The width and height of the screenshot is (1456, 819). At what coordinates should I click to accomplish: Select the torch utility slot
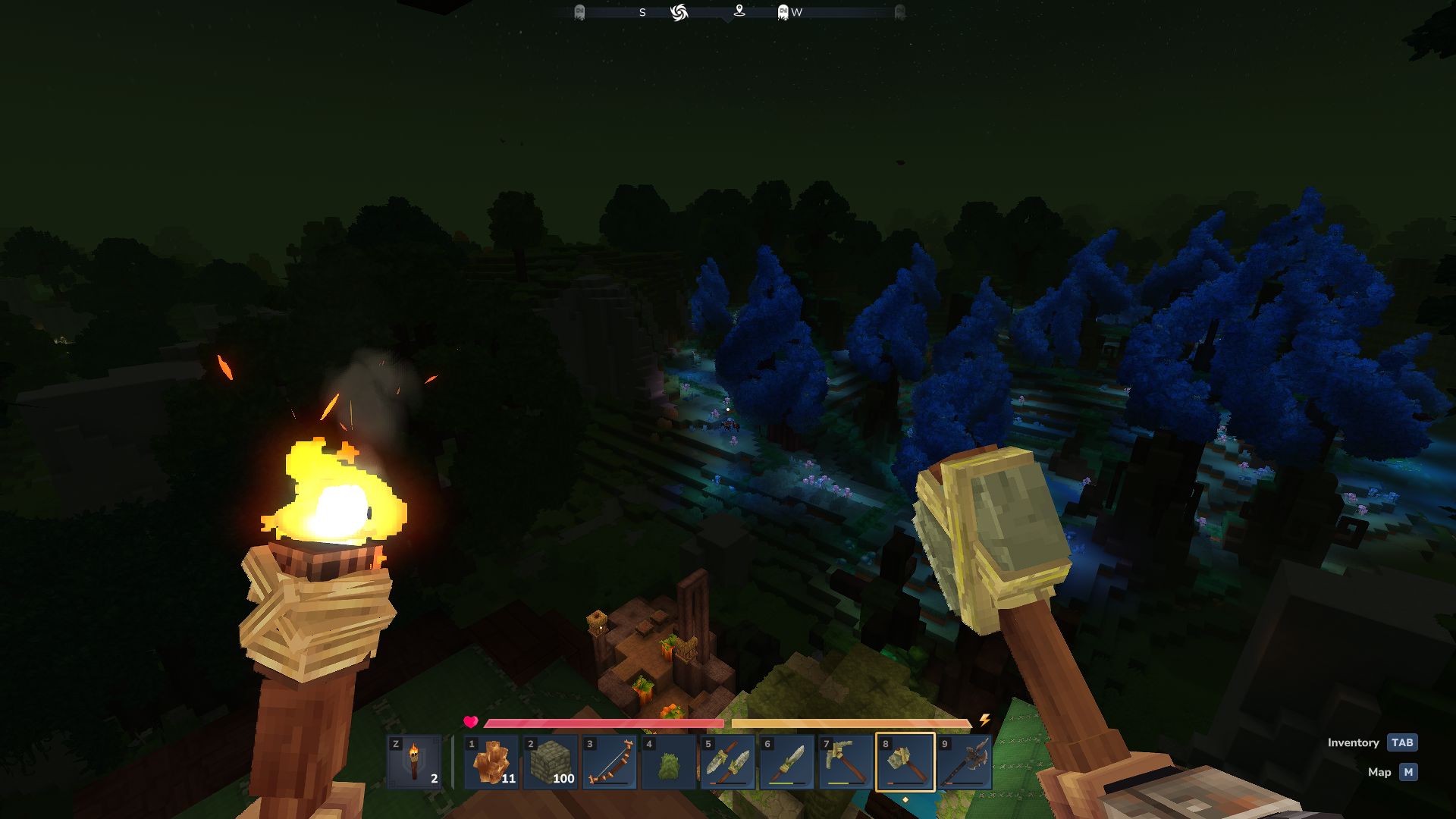(x=414, y=761)
